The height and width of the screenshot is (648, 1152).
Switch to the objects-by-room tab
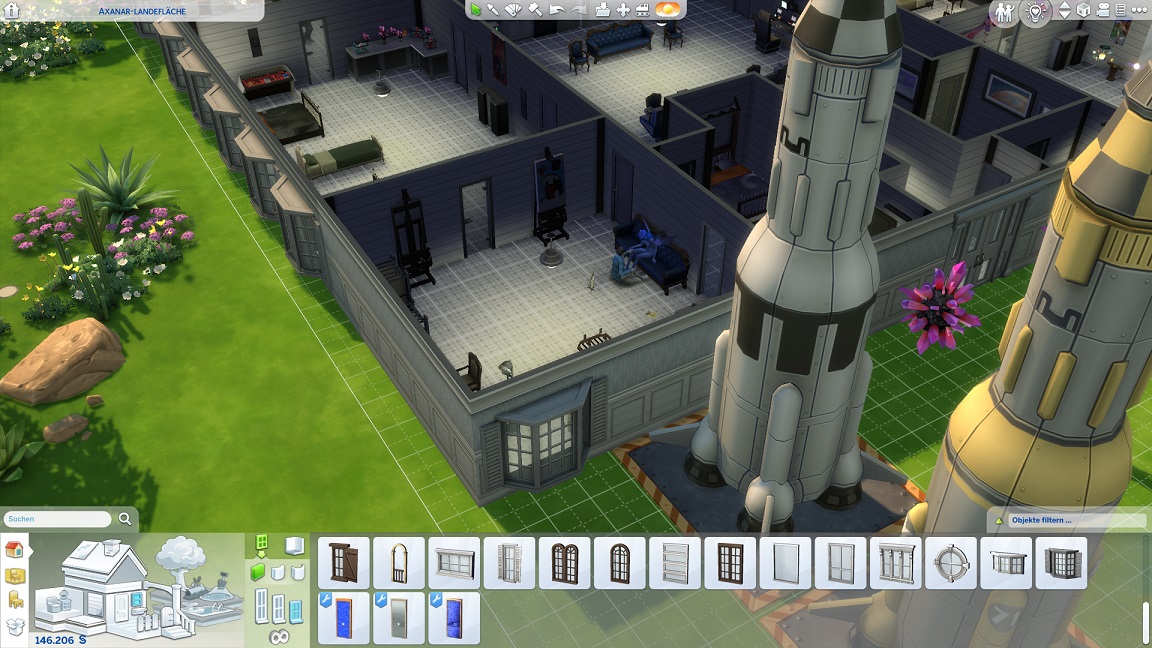tap(15, 575)
